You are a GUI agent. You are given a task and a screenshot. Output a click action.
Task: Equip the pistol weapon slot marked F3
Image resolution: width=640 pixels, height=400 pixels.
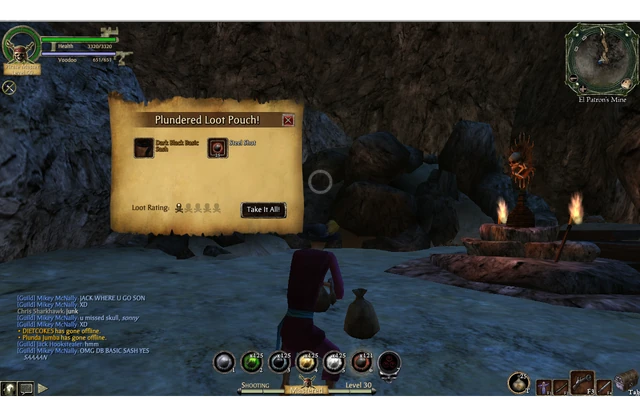click(x=582, y=382)
